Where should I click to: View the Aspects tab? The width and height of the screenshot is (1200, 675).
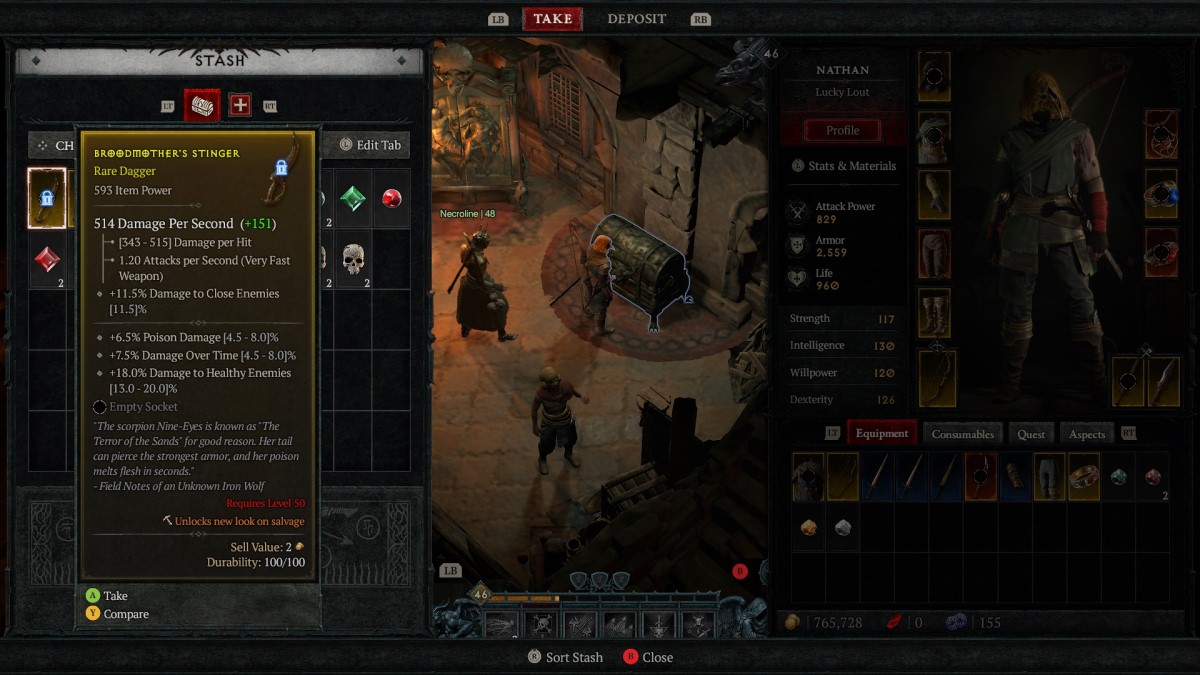(x=1087, y=433)
